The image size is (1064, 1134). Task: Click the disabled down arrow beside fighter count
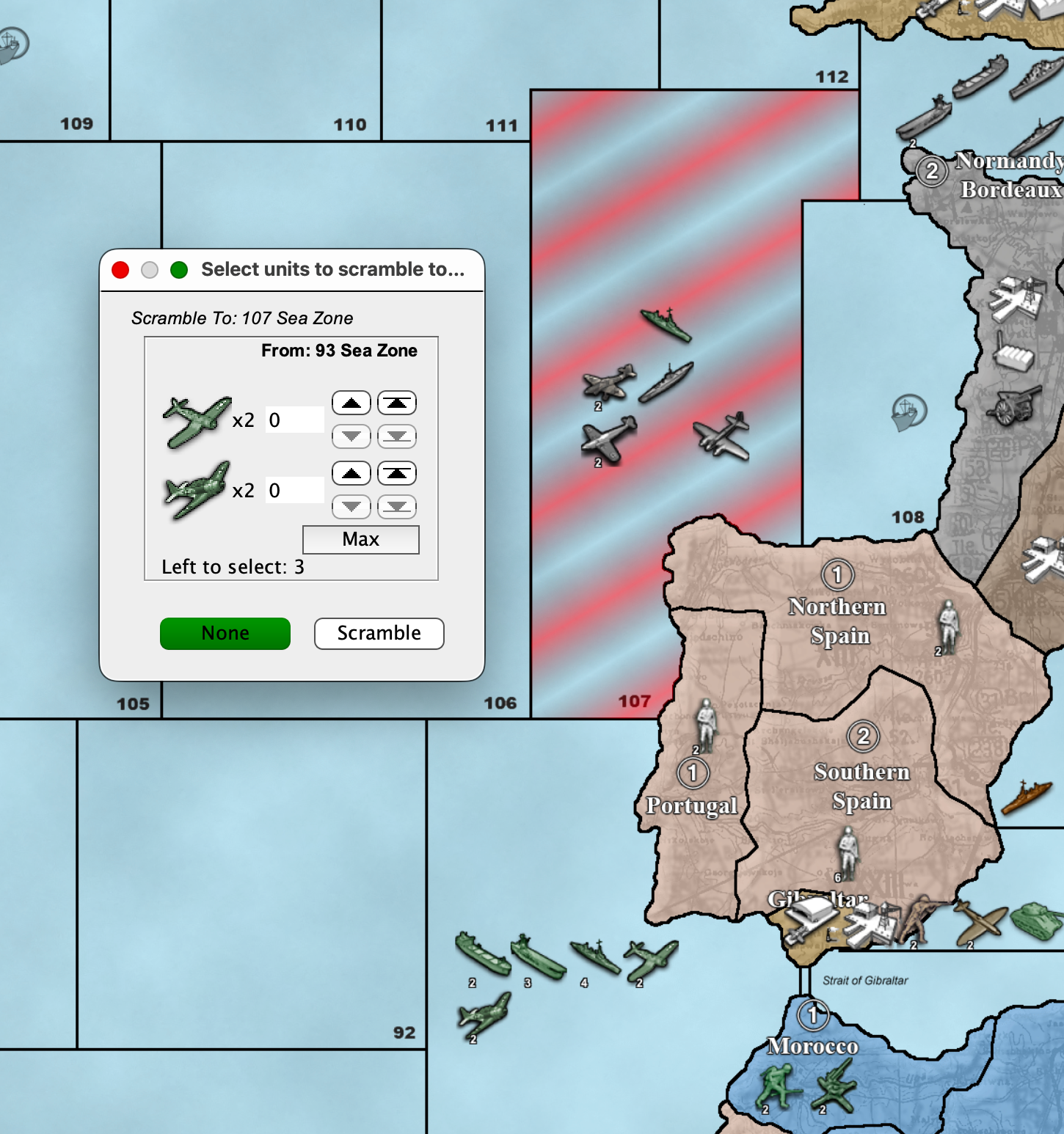(351, 436)
